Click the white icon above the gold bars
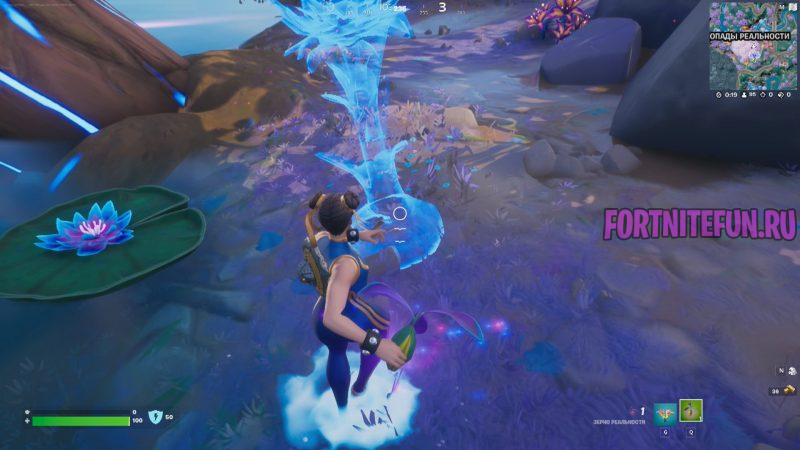The image size is (800, 450). tap(789, 371)
